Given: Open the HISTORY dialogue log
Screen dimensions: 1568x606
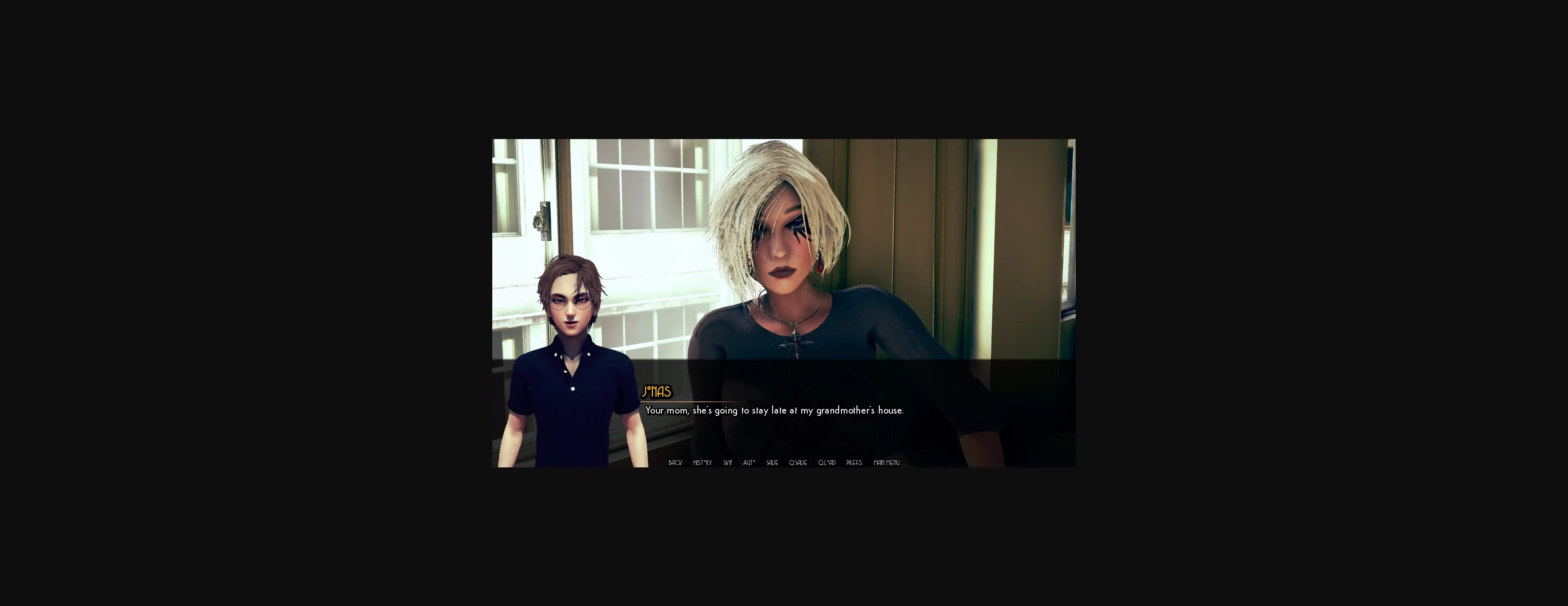Looking at the screenshot, I should tap(702, 463).
